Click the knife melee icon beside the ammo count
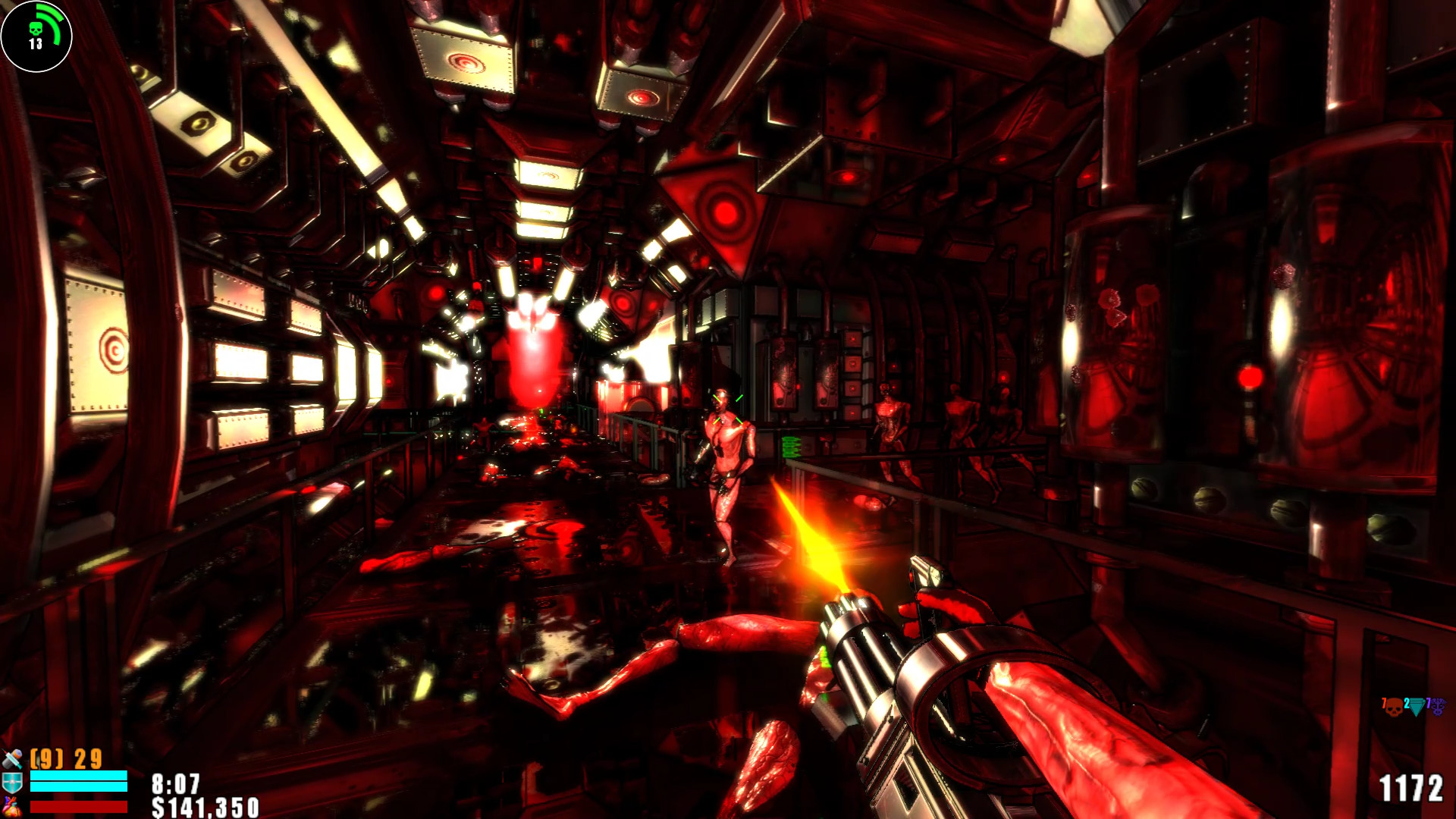This screenshot has width=1456, height=819. tap(11, 759)
